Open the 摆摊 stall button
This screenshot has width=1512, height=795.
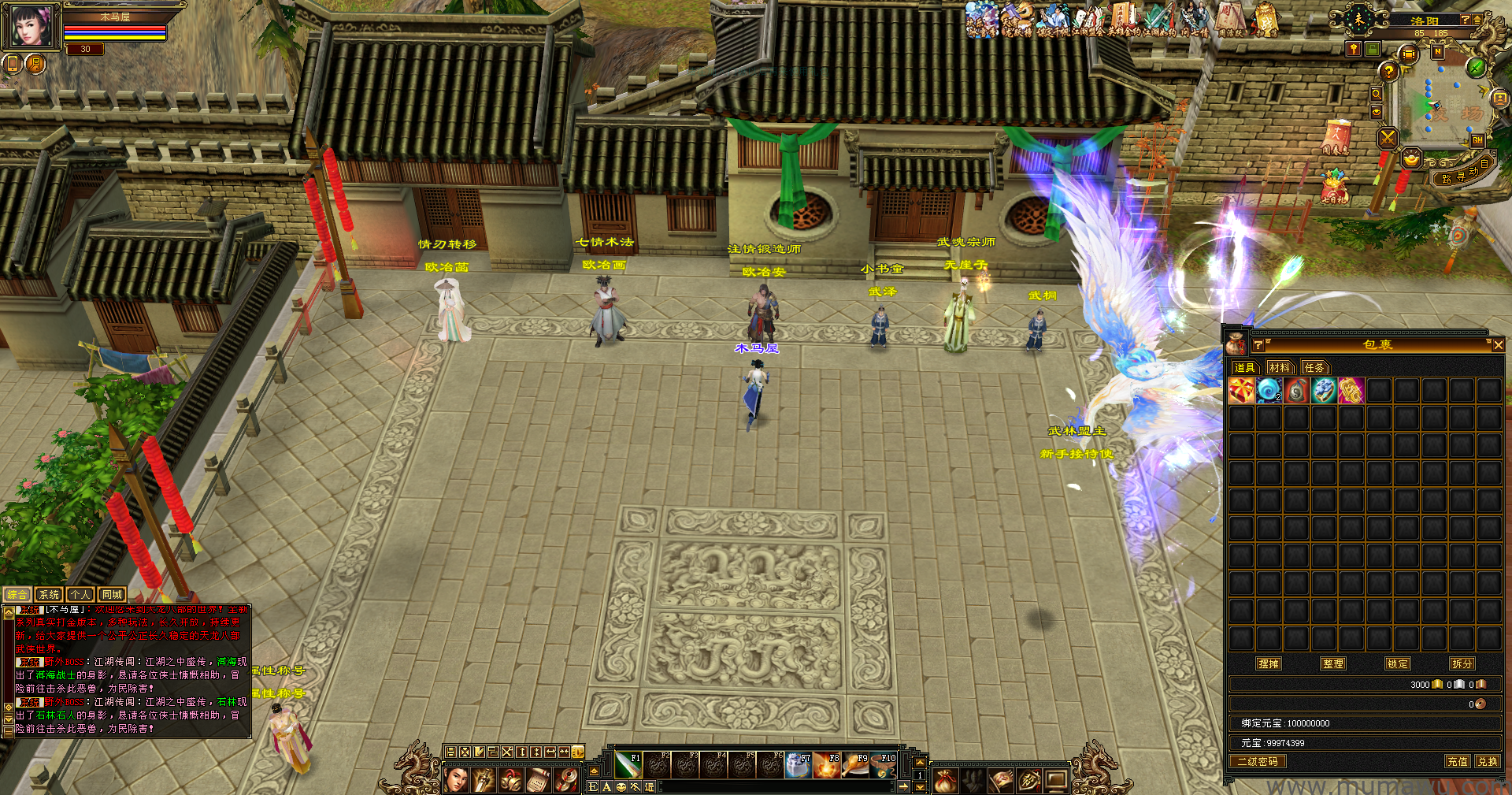coord(1269,663)
